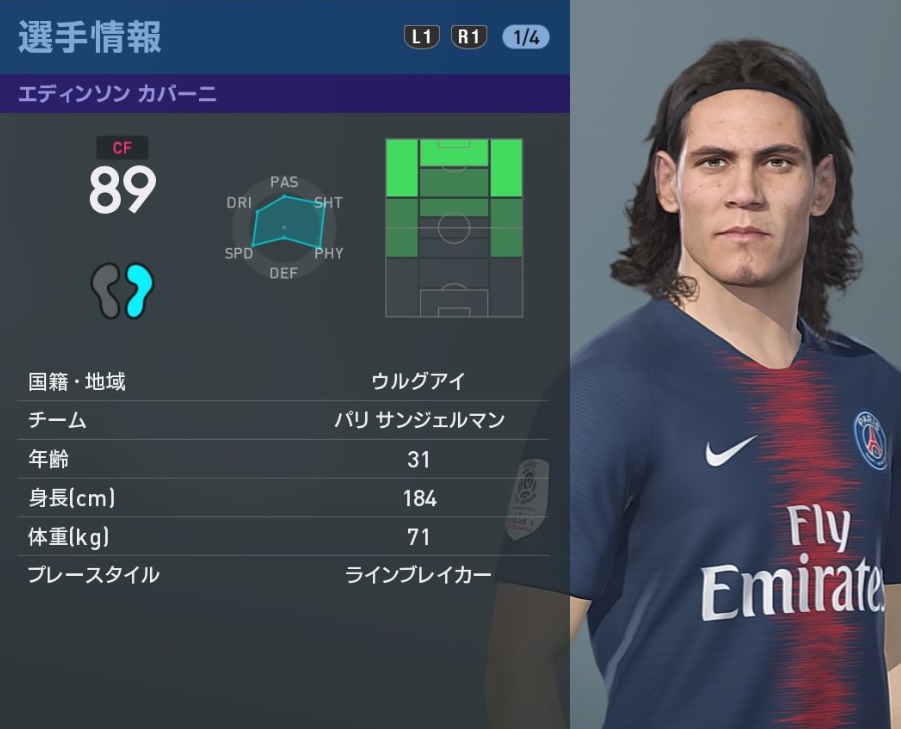Click the CF 89 overall rating
Image resolution: width=901 pixels, height=729 pixels.
tap(122, 180)
